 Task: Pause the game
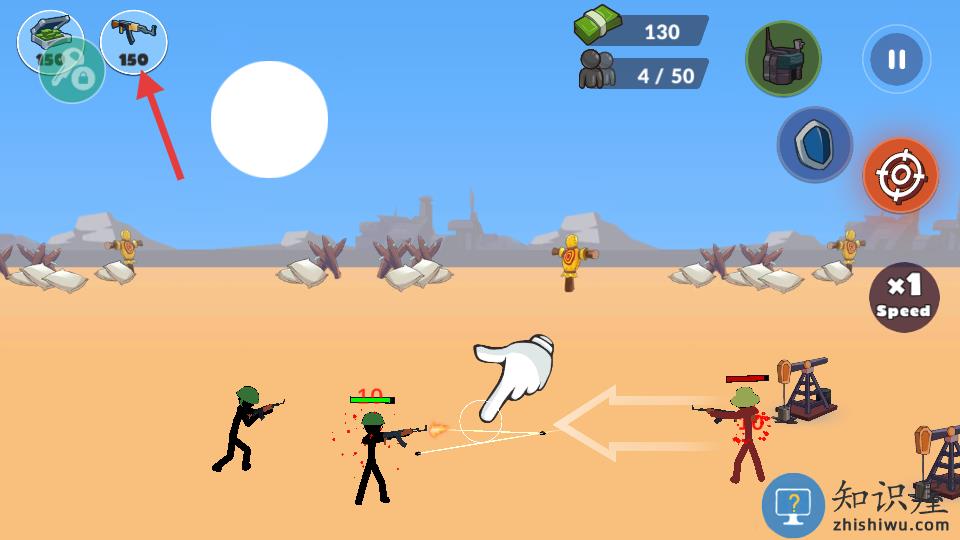896,59
